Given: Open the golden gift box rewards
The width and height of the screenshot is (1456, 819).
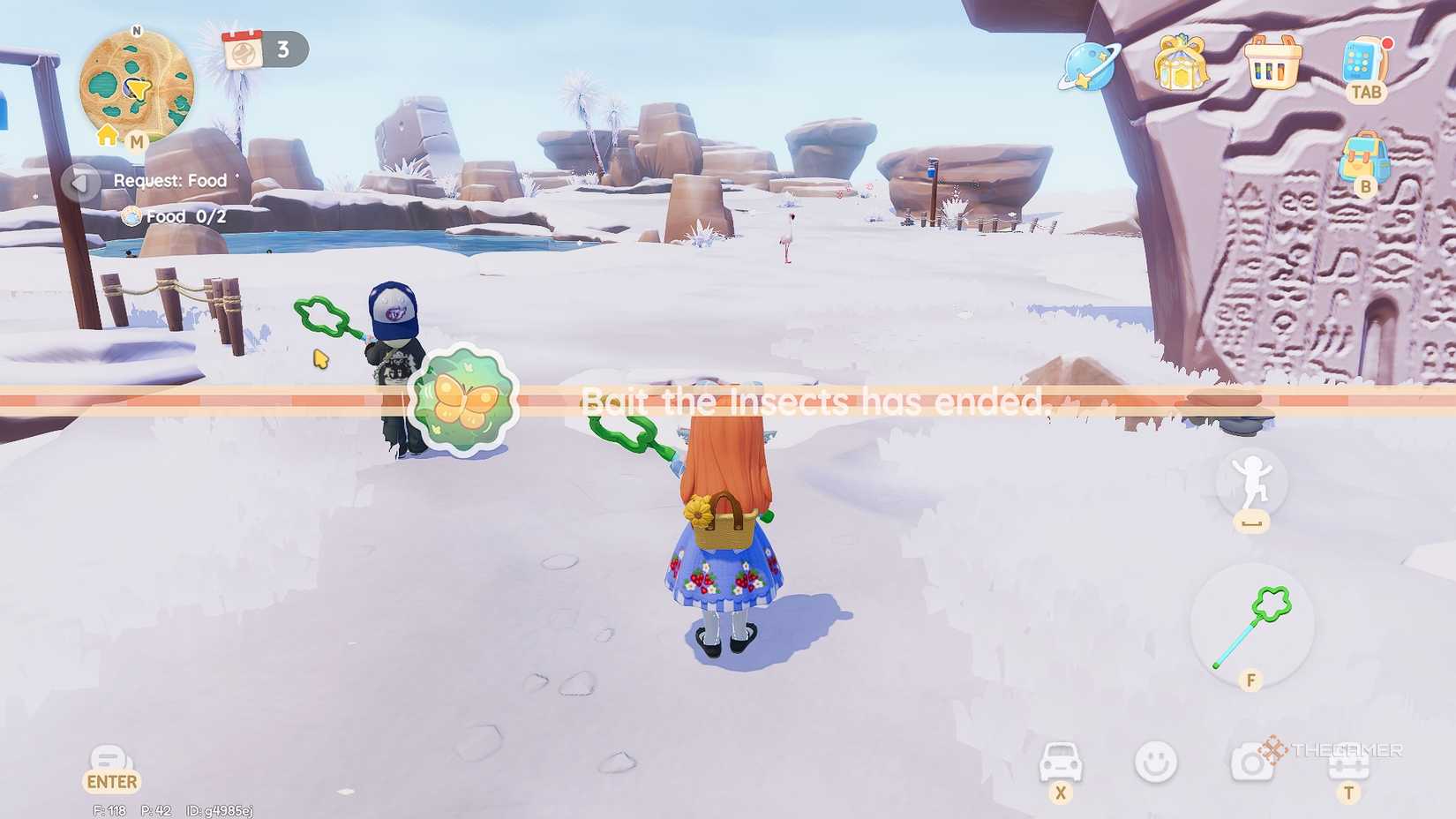Looking at the screenshot, I should click(1182, 64).
